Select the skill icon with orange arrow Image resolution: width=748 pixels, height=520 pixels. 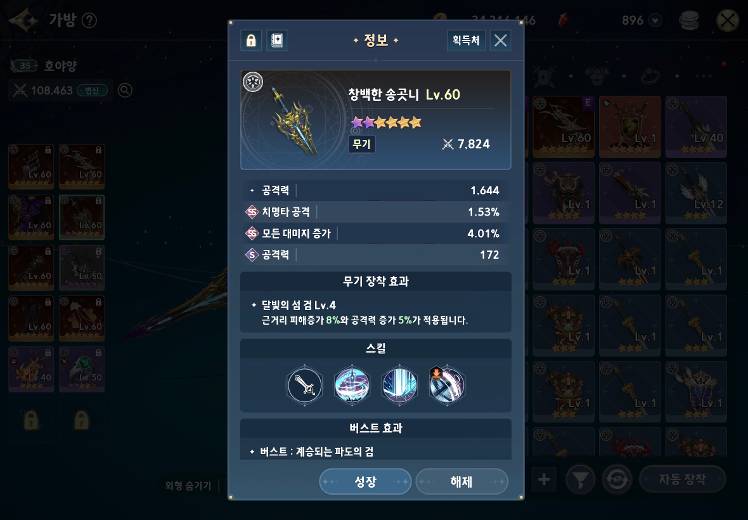click(x=446, y=384)
